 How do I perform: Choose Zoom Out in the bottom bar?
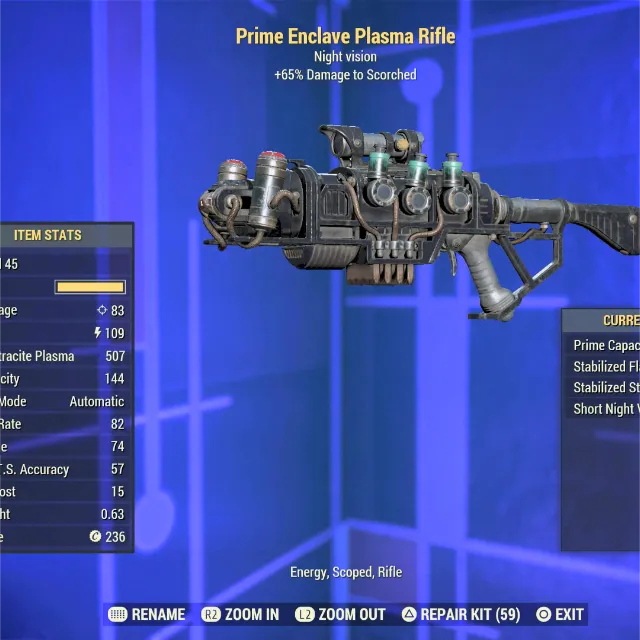pyautogui.click(x=340, y=614)
